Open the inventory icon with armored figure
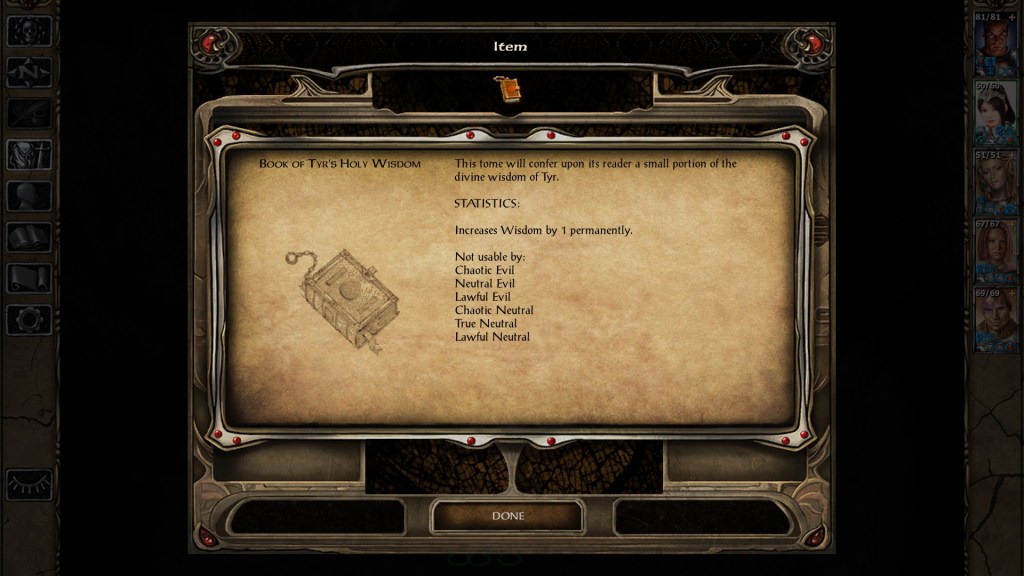This screenshot has height=576, width=1024. click(29, 155)
